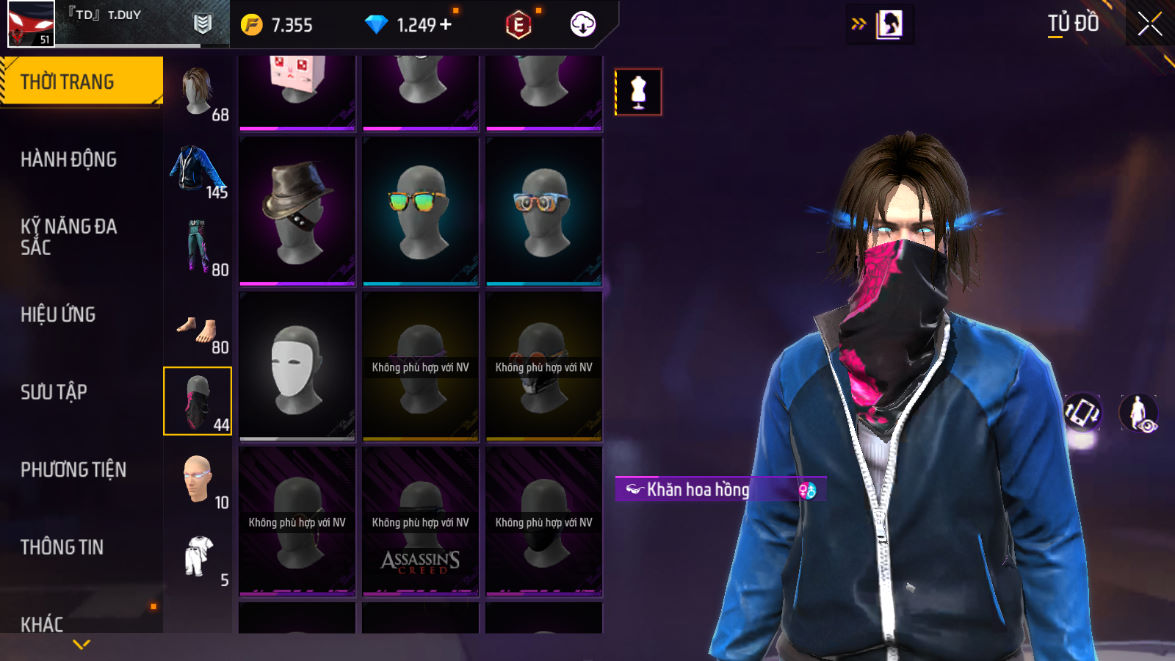Open the KỸ NĂNG ĐA SẮC section

point(68,236)
